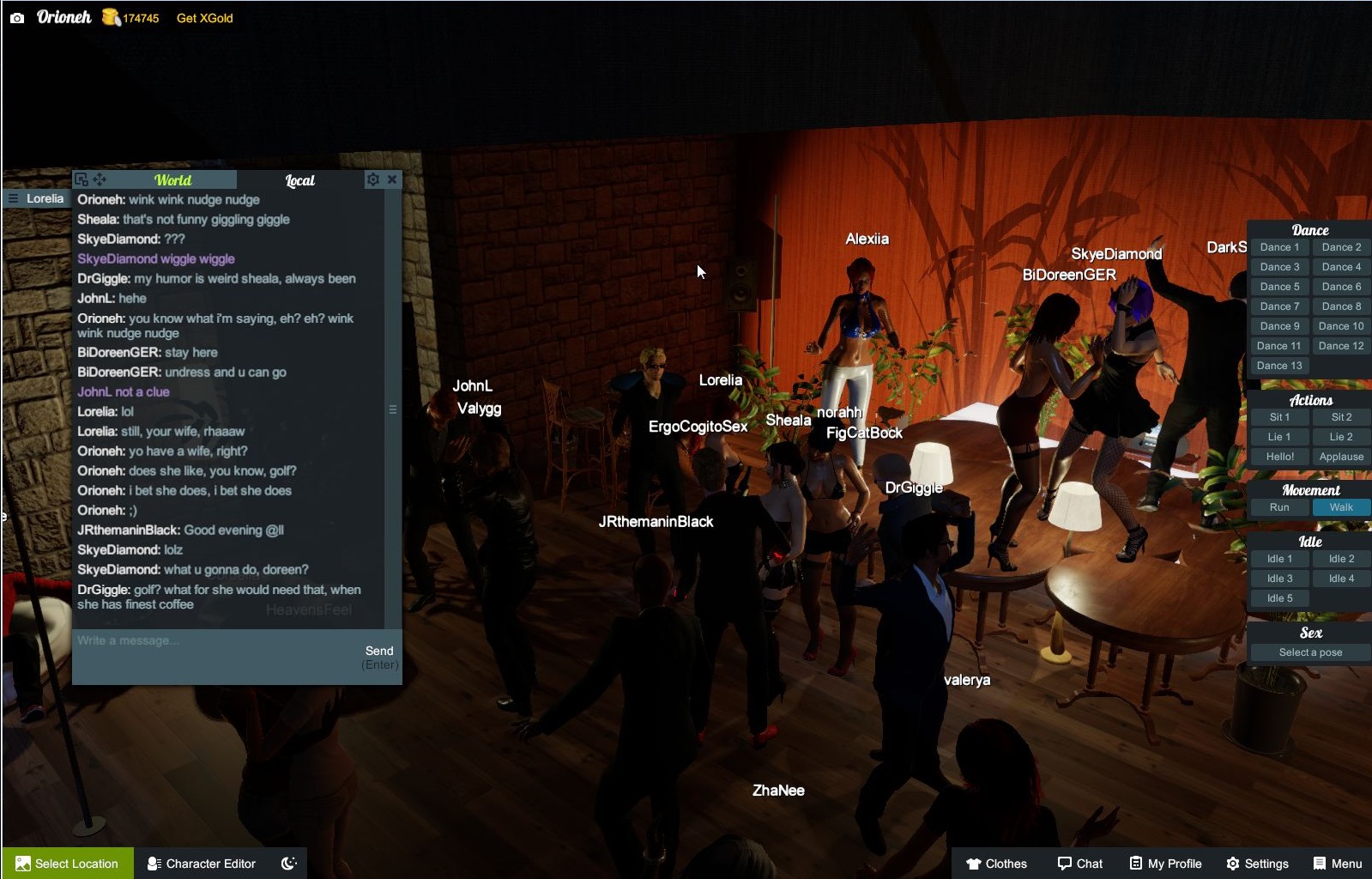The width and height of the screenshot is (1372, 879).
Task: Click the pop-out icon on the chat panel
Action: 82,179
